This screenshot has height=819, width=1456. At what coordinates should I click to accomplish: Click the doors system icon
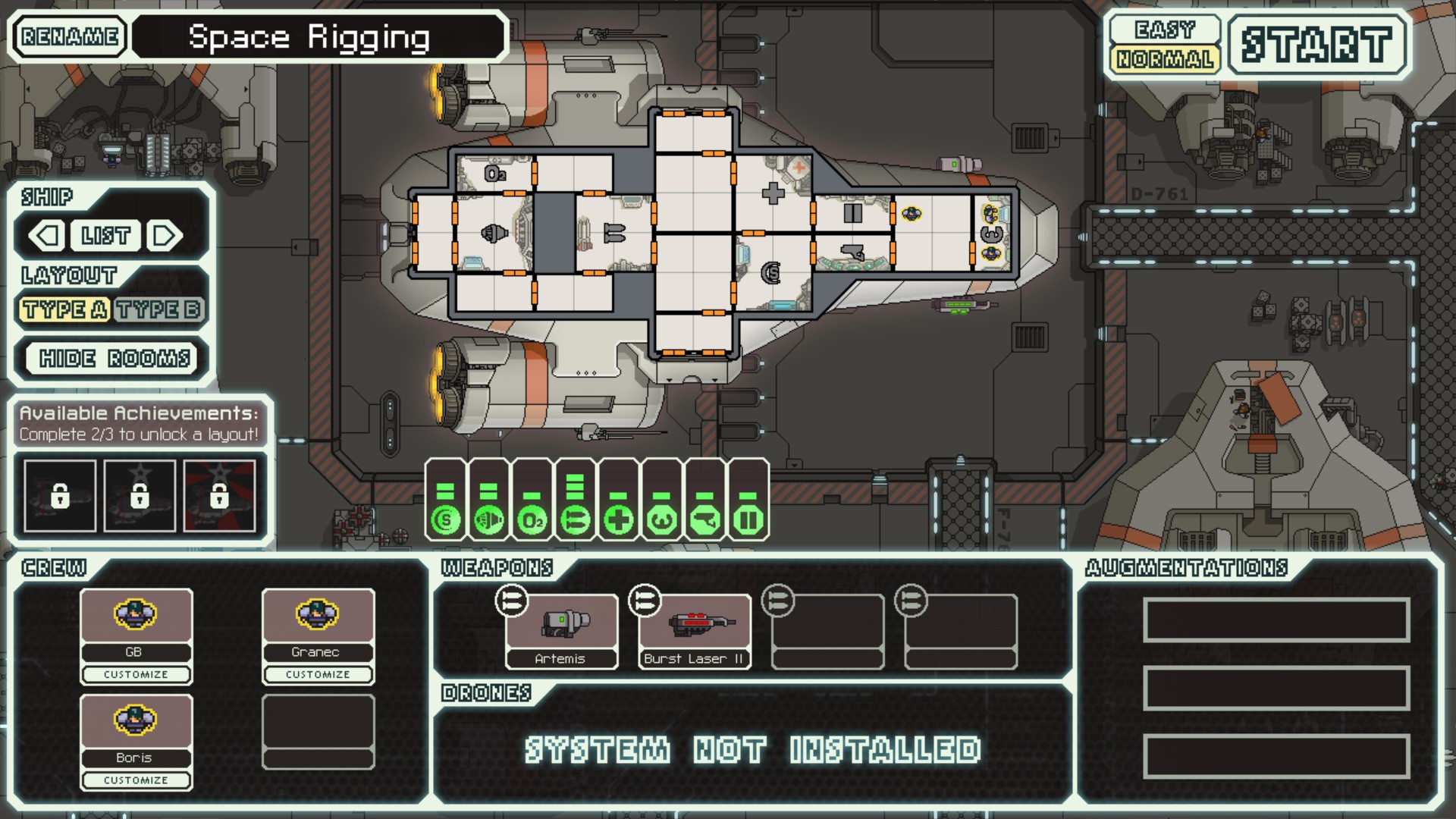(748, 520)
